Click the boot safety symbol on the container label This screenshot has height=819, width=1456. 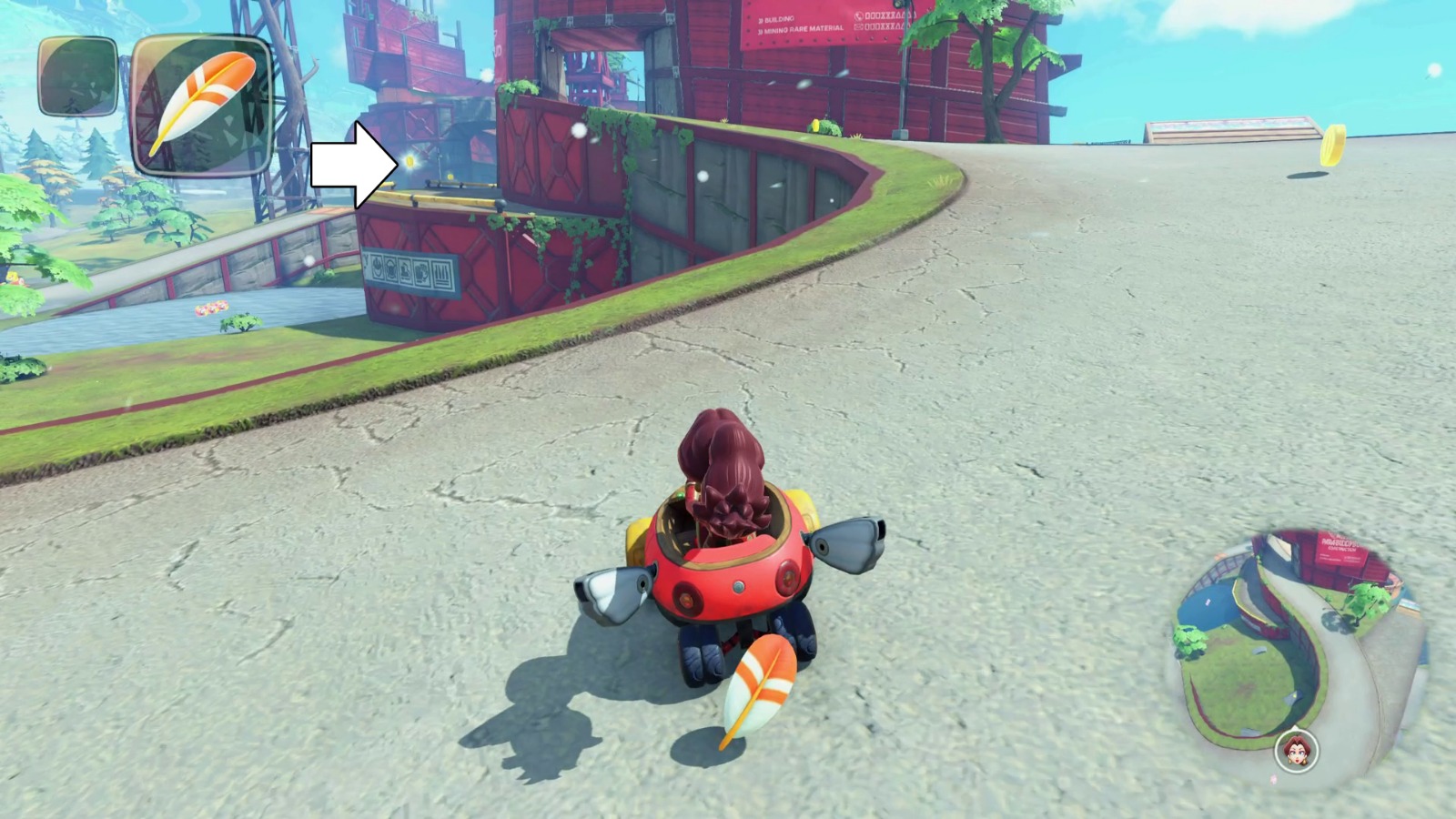click(405, 271)
